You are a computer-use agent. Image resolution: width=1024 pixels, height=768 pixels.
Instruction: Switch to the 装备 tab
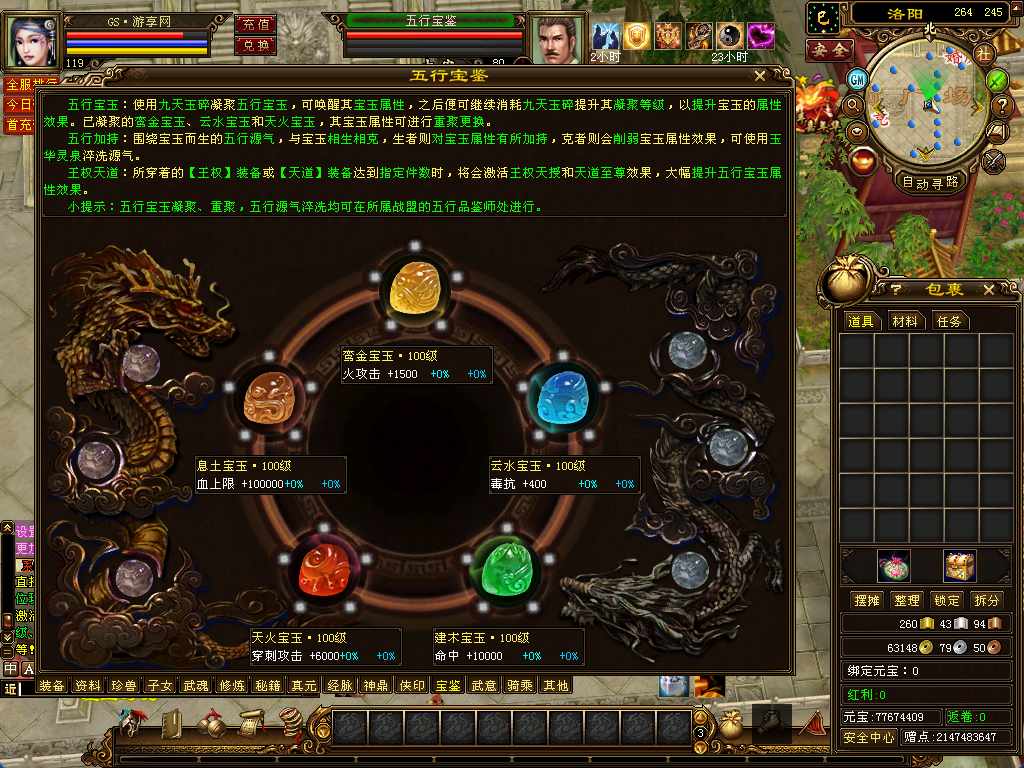point(52,686)
